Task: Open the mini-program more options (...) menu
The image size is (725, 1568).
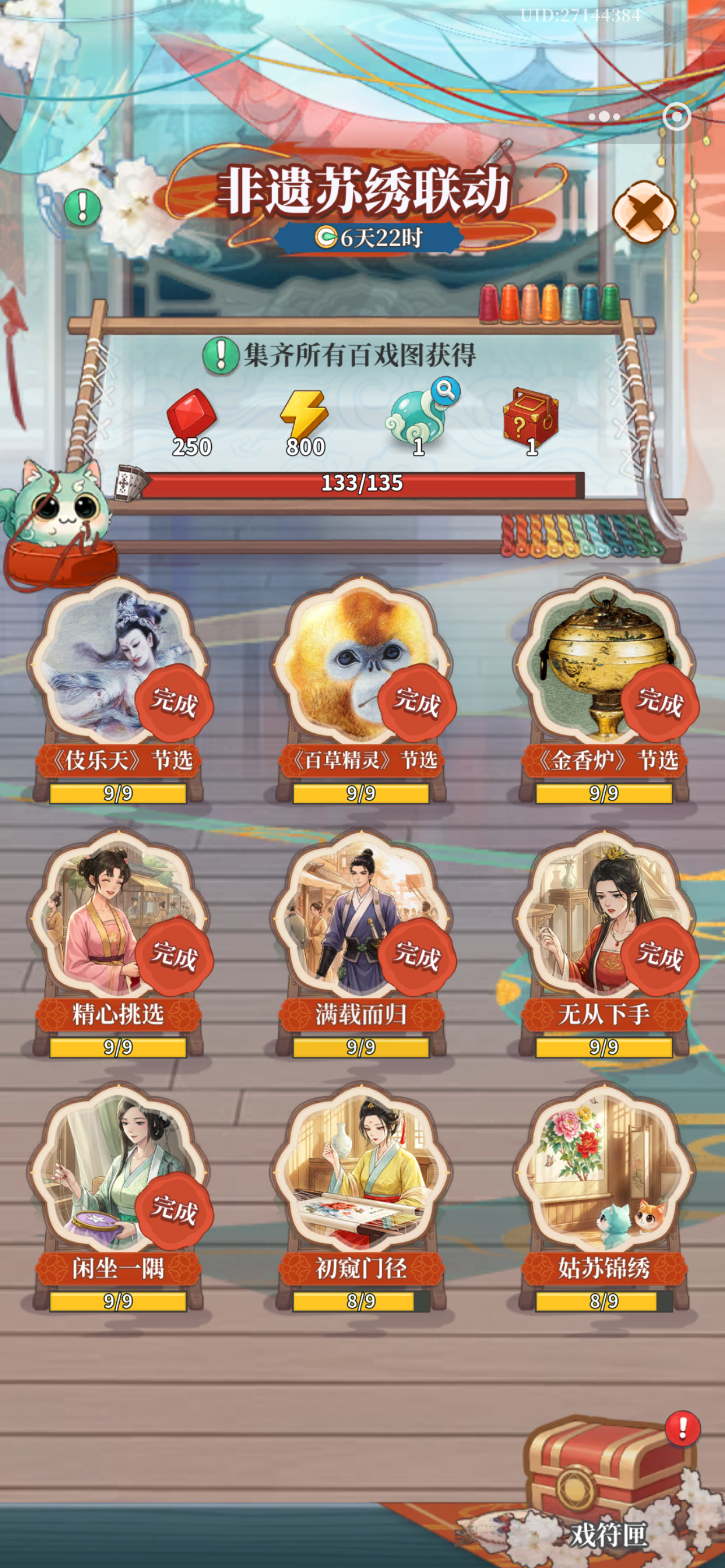Action: click(x=605, y=117)
